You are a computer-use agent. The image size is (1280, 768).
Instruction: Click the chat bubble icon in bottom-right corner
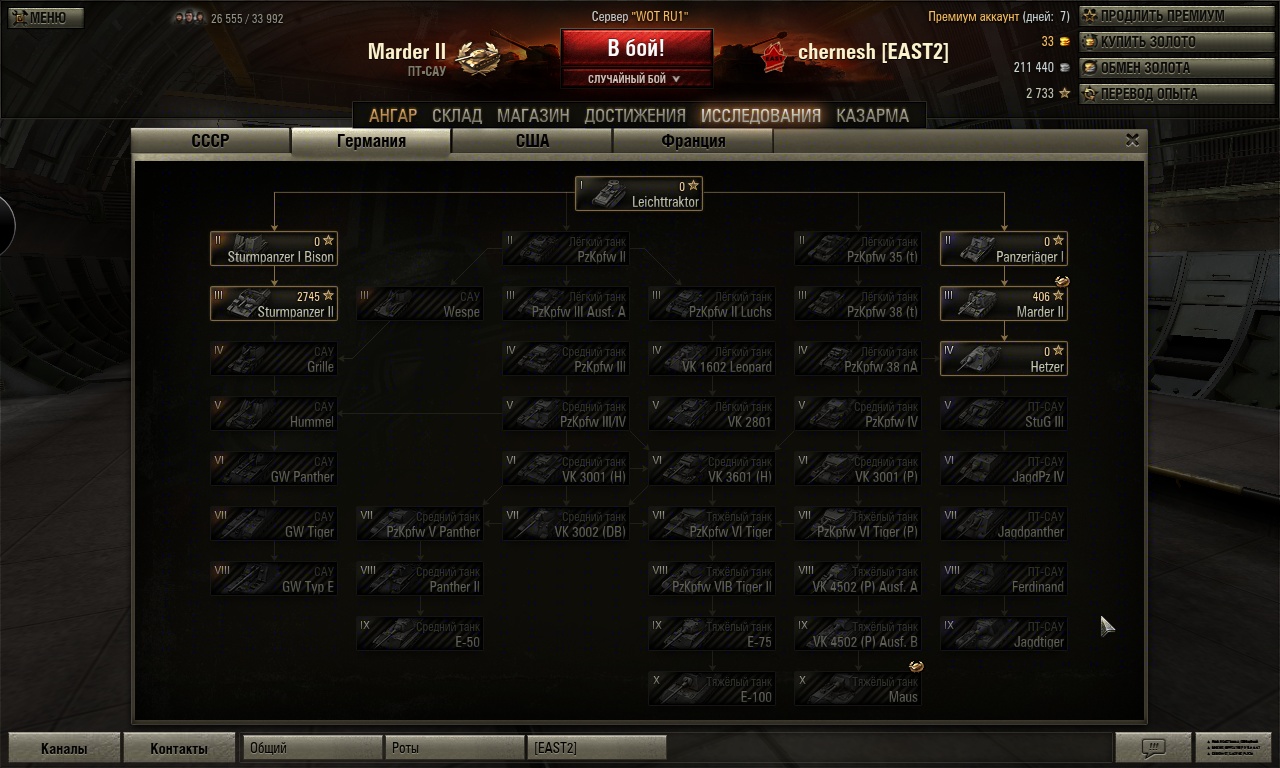click(x=1155, y=747)
